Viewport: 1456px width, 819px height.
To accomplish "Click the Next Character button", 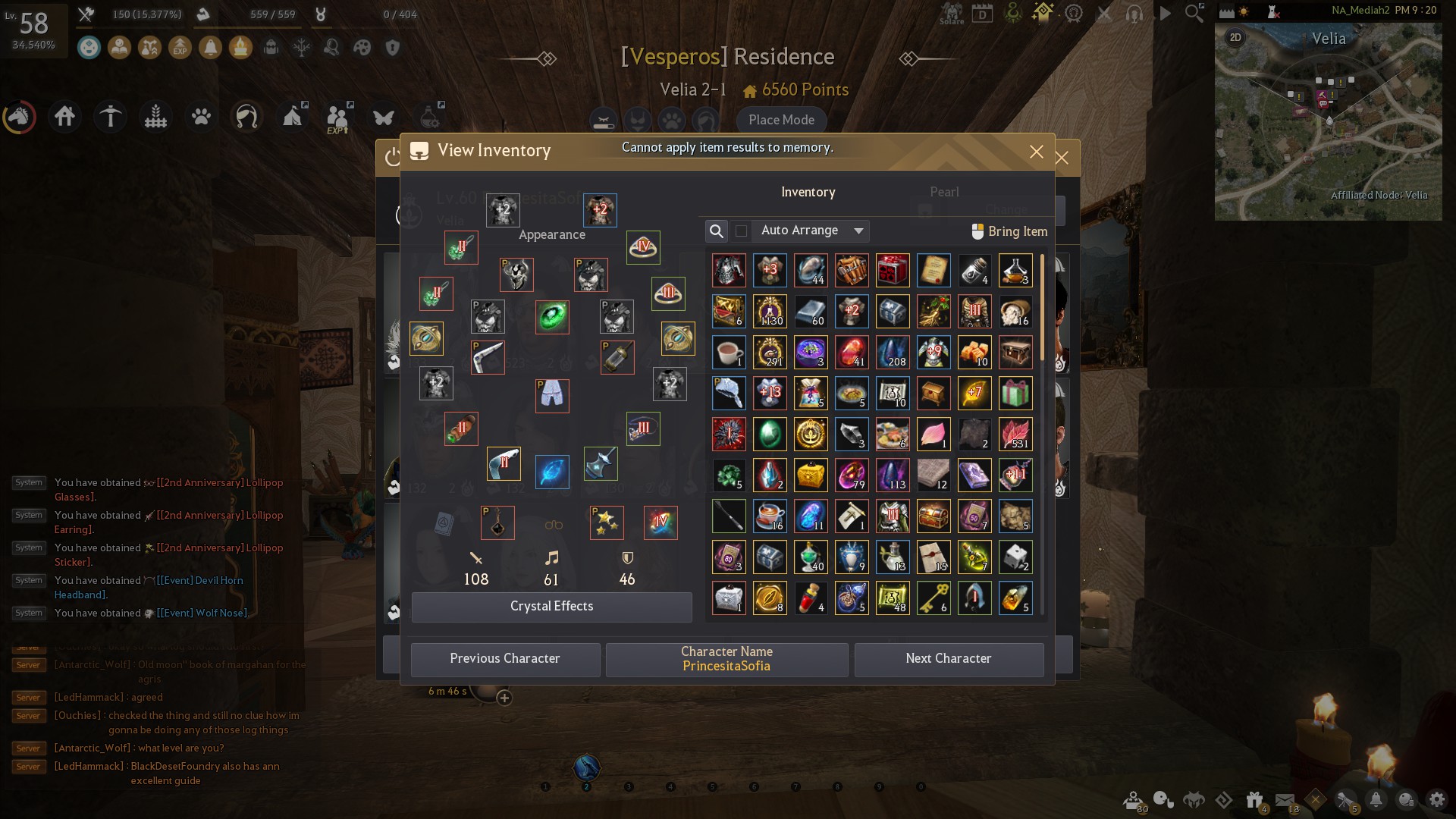I will point(948,658).
